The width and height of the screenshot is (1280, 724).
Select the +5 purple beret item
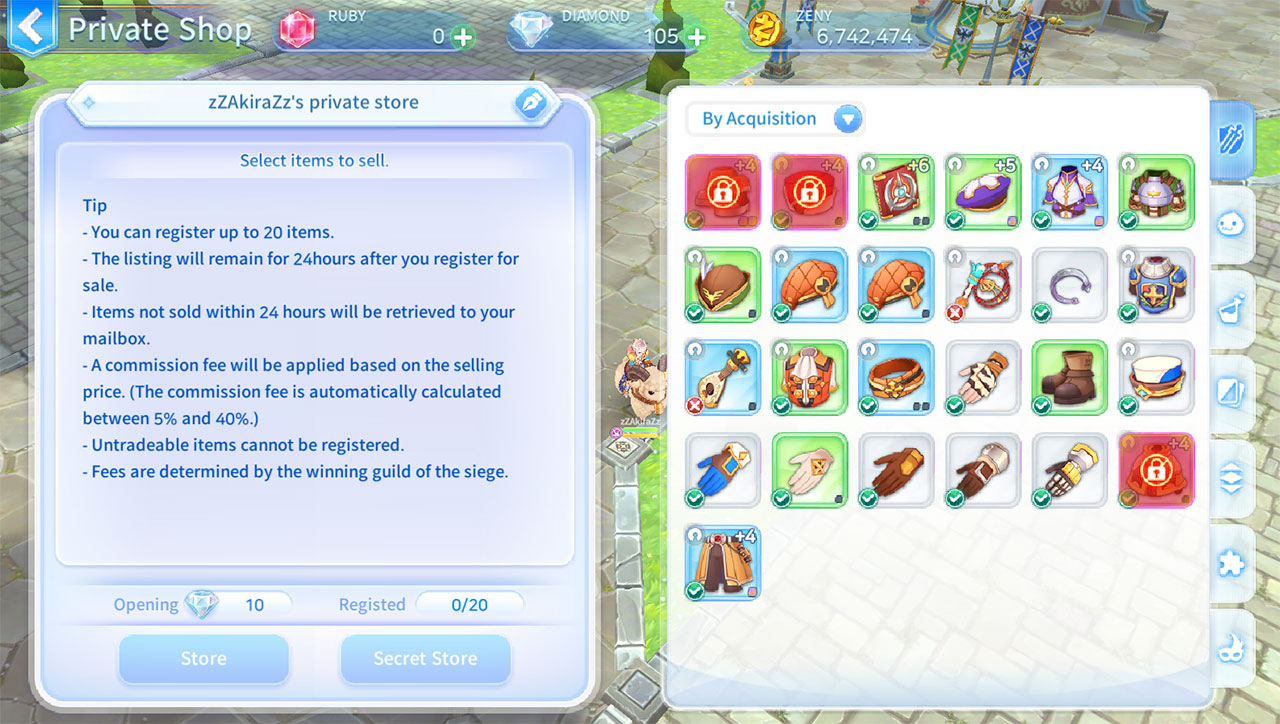[x=983, y=192]
